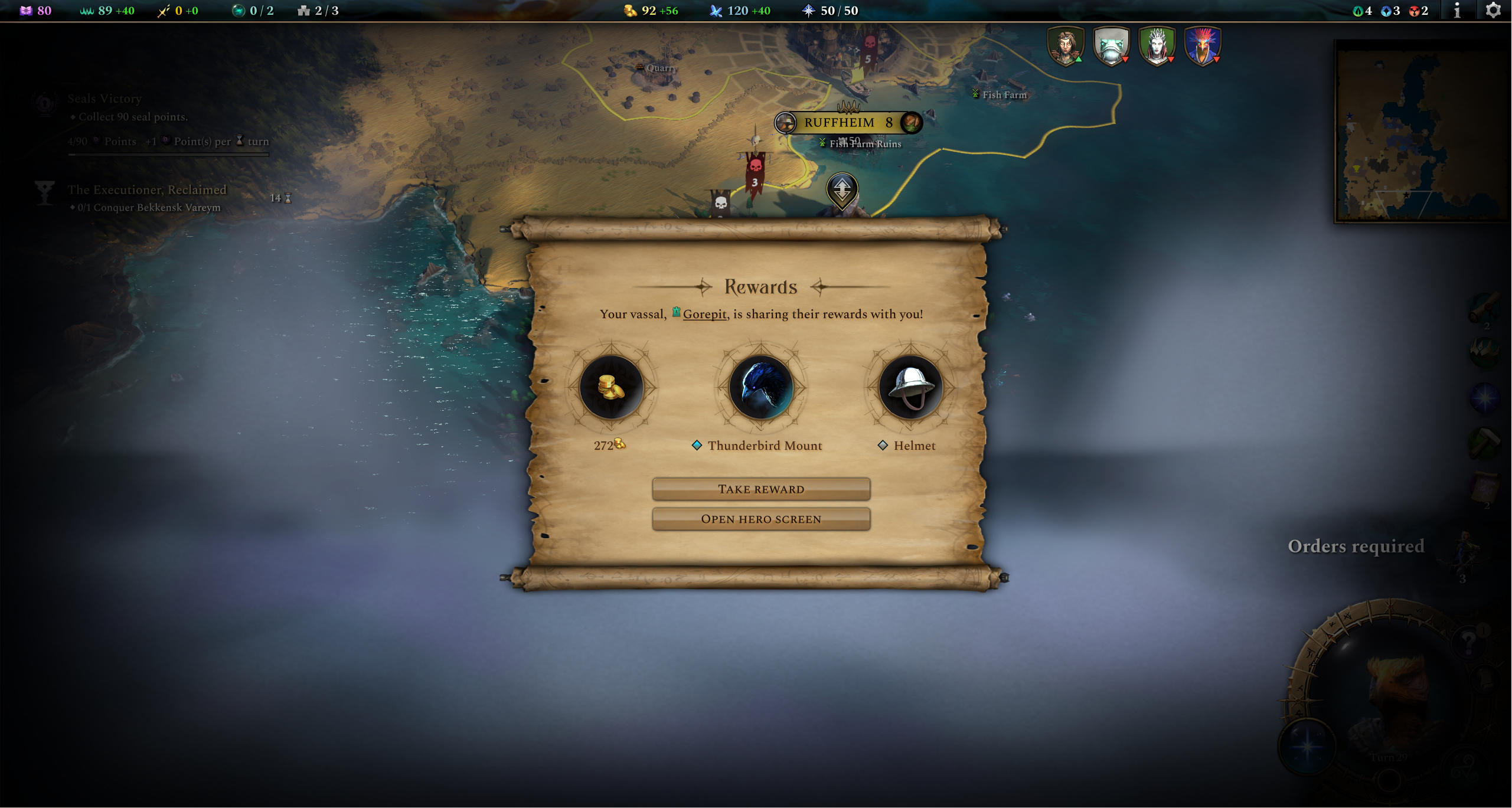This screenshot has height=808, width=1512.
Task: Select the brown-haired woman leader portrait
Action: tap(1065, 46)
